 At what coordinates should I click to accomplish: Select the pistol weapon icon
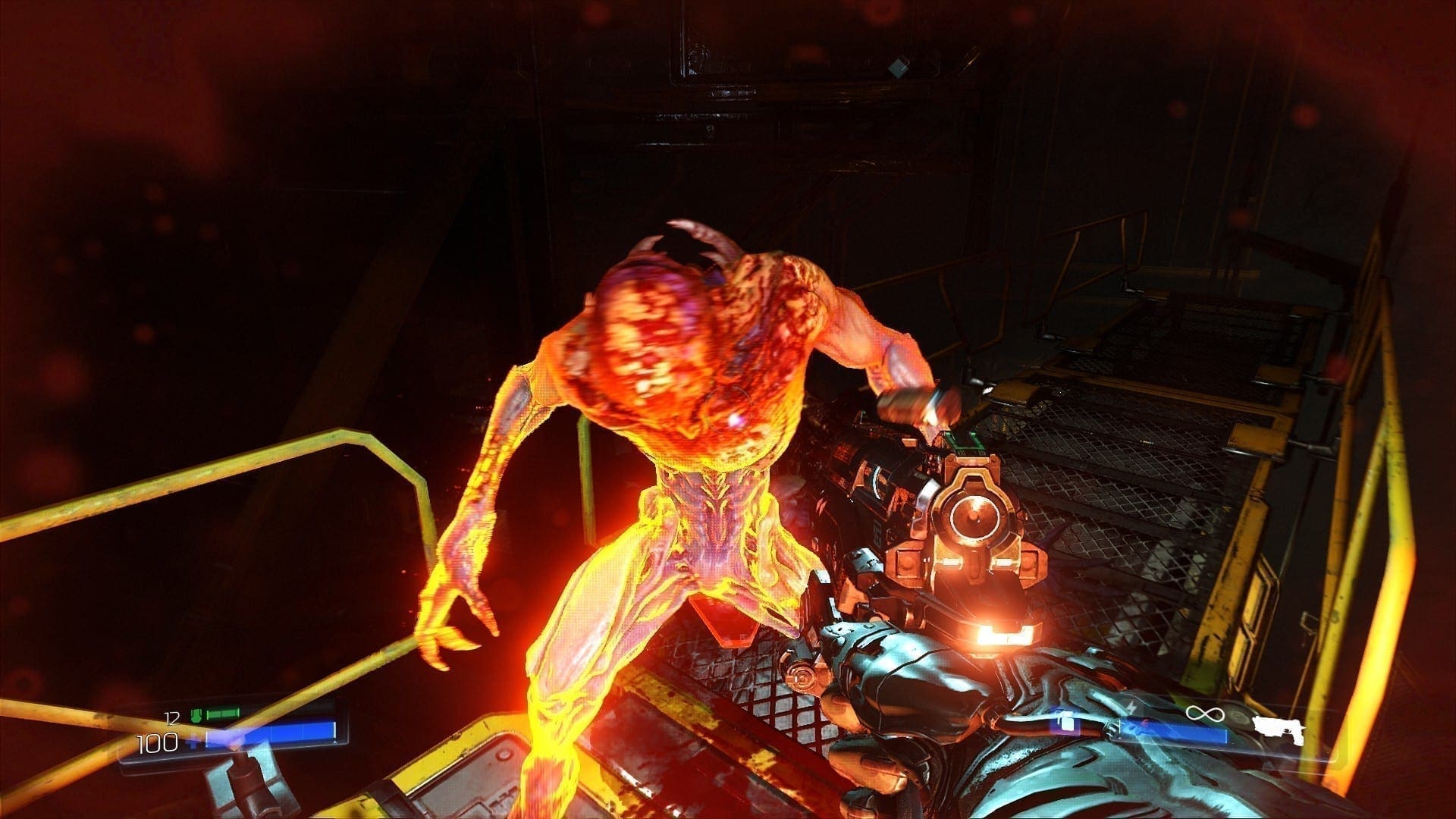coord(1278,726)
